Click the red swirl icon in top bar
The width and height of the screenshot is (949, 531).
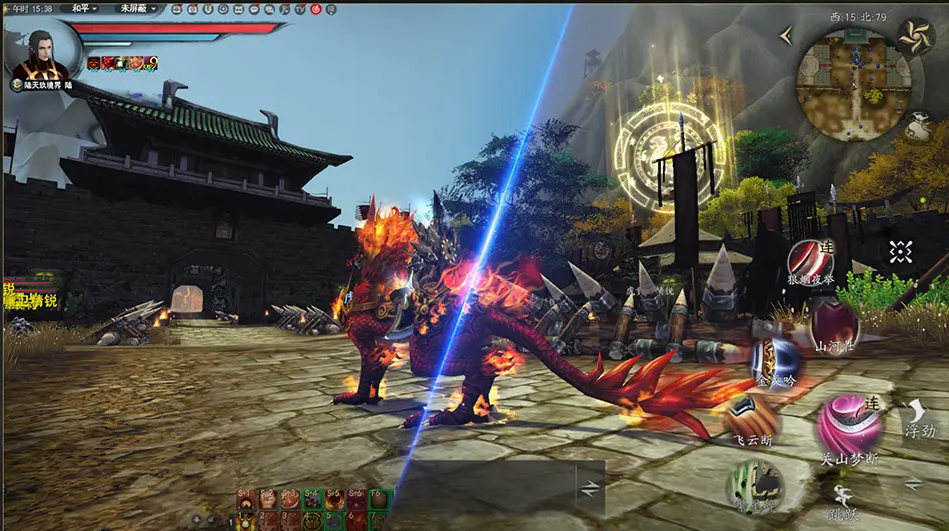(316, 9)
